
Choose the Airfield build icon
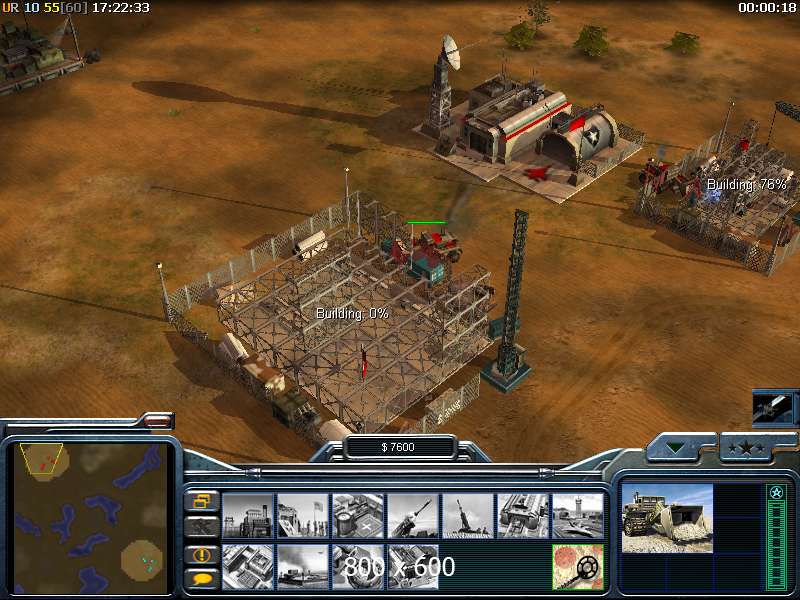[x=578, y=515]
